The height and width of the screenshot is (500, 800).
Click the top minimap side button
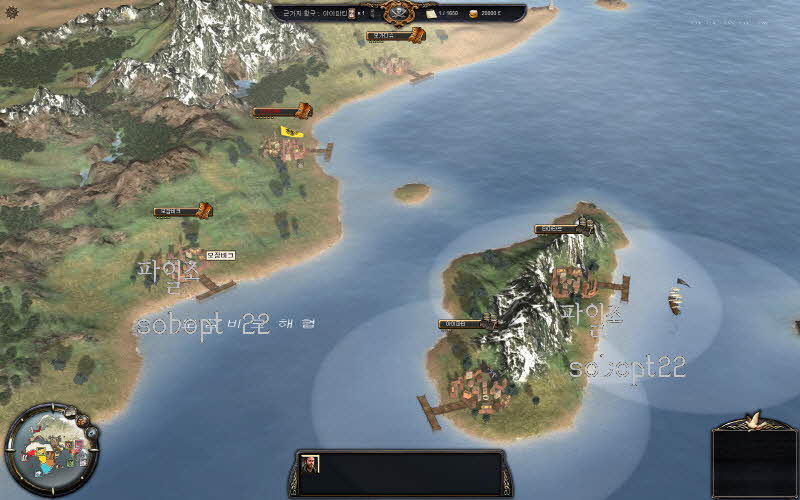[70, 411]
